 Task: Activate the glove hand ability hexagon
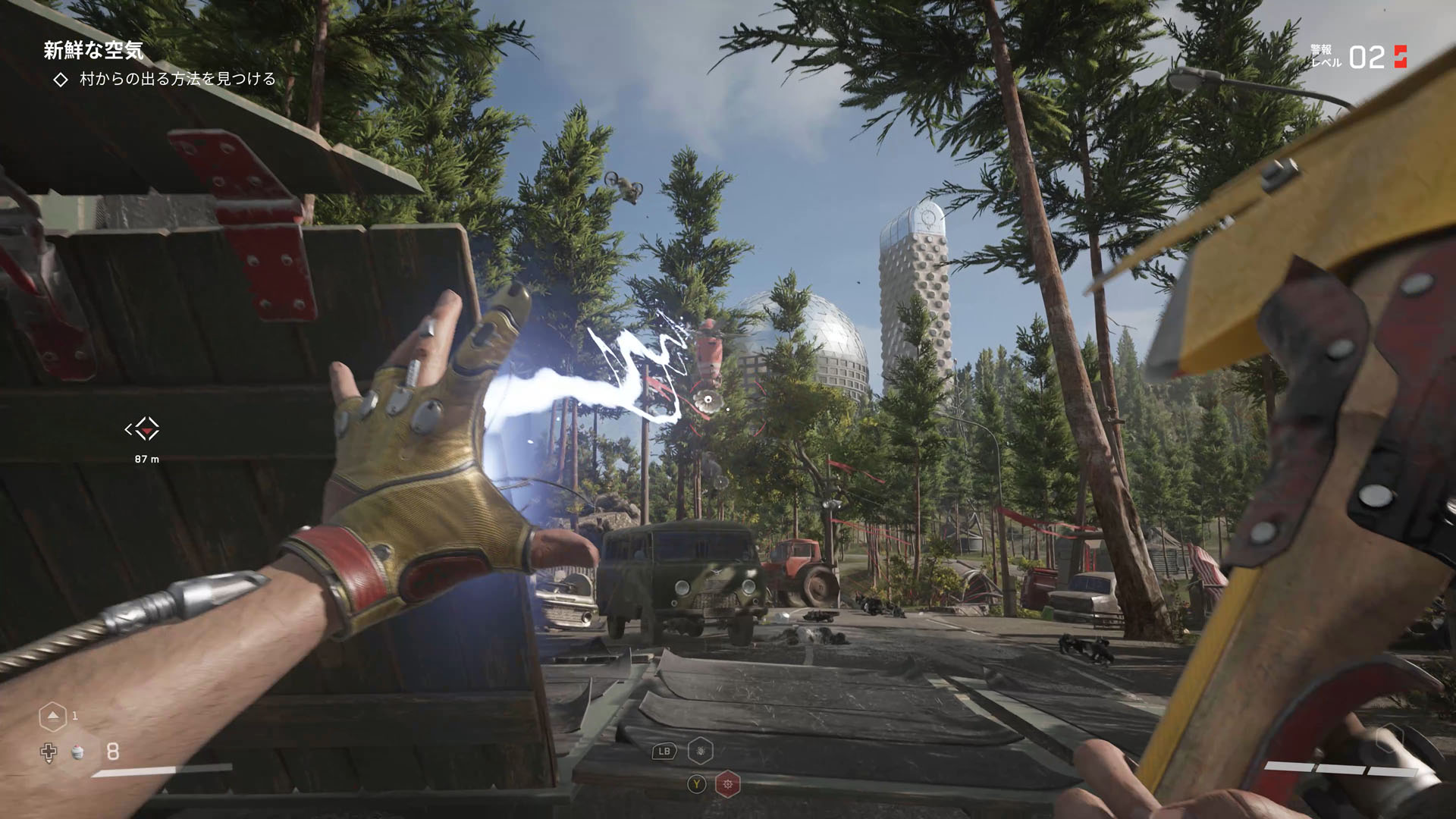click(x=700, y=751)
